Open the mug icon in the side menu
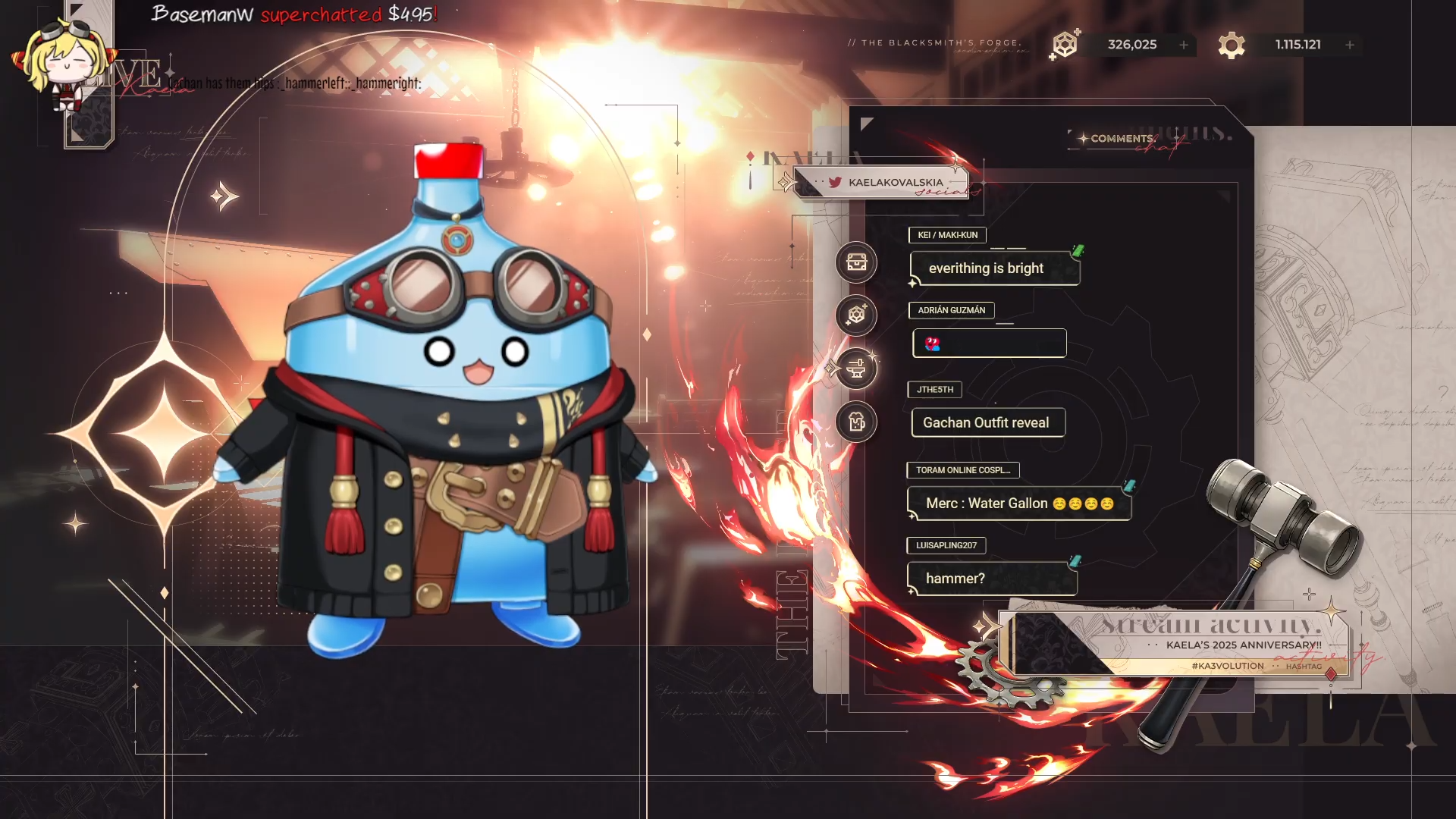Image resolution: width=1456 pixels, height=819 pixels. pos(856,422)
